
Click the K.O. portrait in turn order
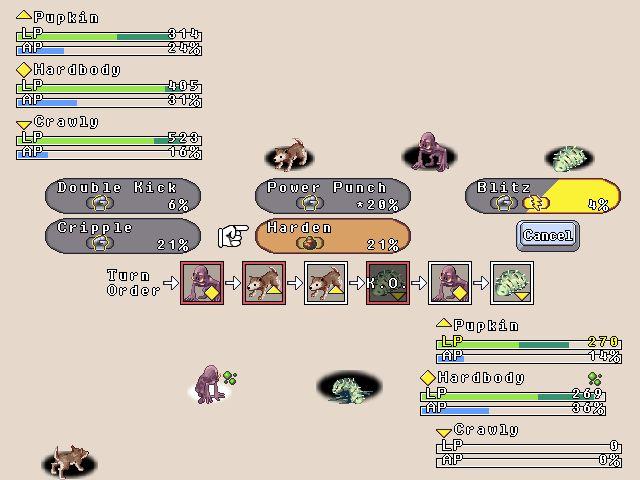tap(388, 283)
